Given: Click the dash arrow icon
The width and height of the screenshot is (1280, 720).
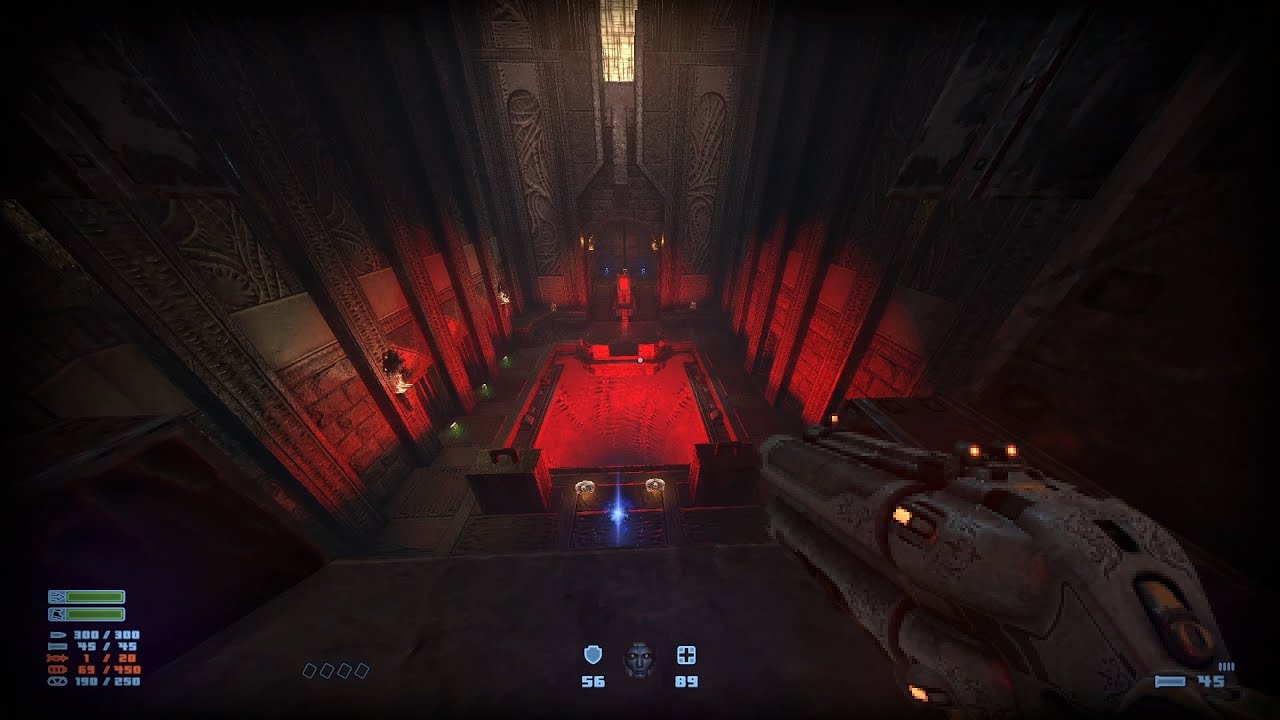Looking at the screenshot, I should pyautogui.click(x=58, y=597).
